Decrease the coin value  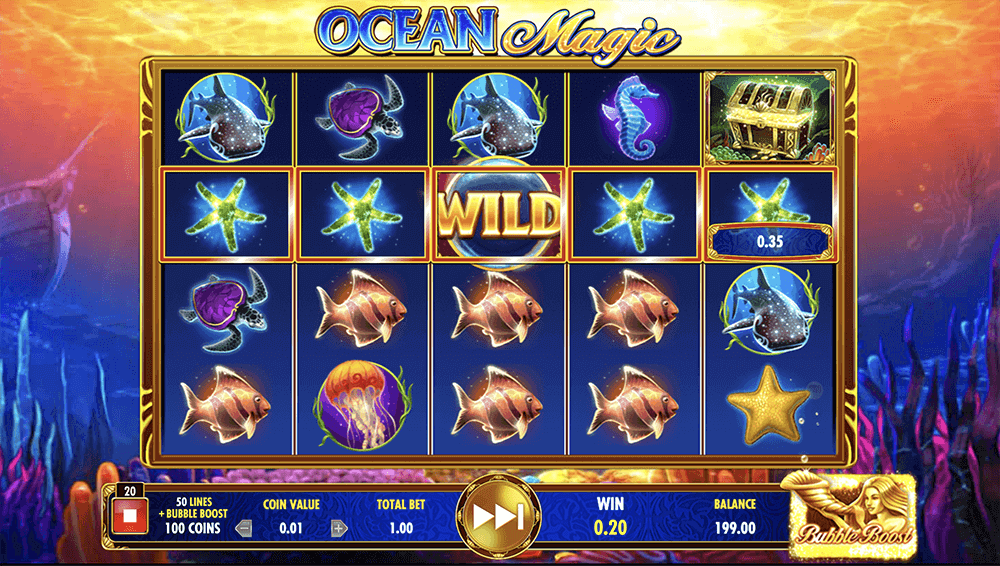pos(242,528)
